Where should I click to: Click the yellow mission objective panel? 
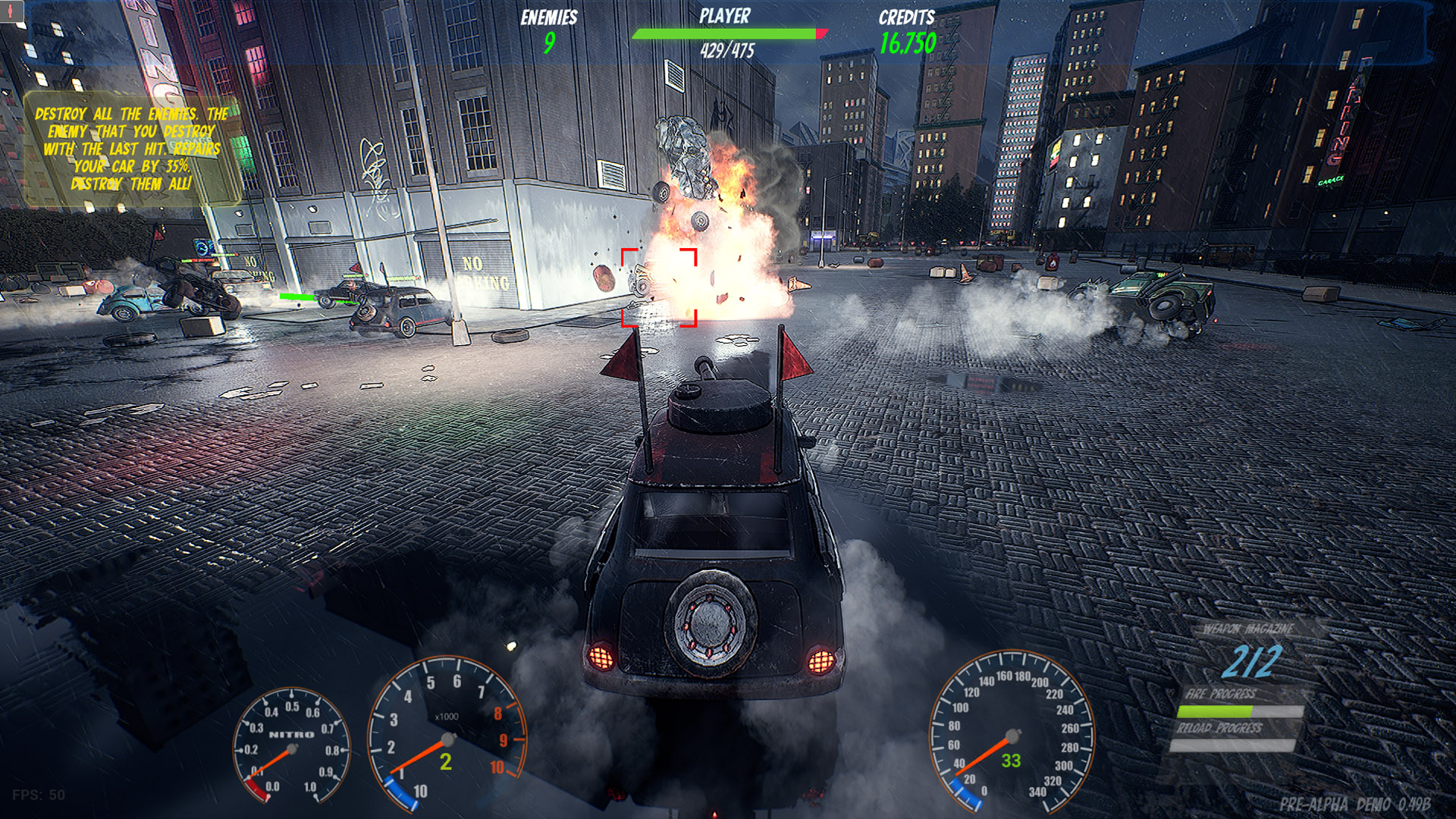(x=132, y=149)
